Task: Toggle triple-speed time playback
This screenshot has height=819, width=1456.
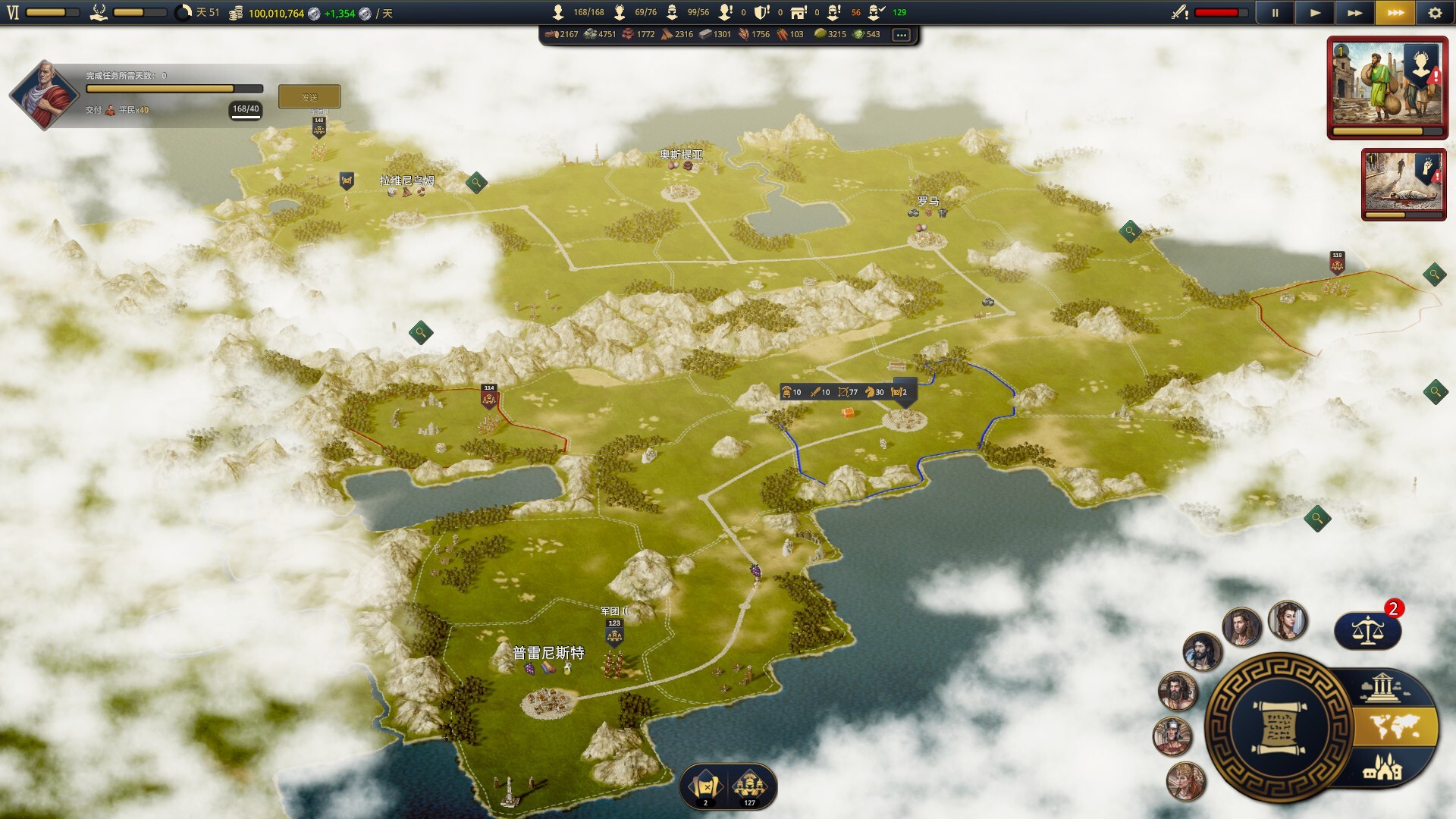Action: coord(1395,11)
